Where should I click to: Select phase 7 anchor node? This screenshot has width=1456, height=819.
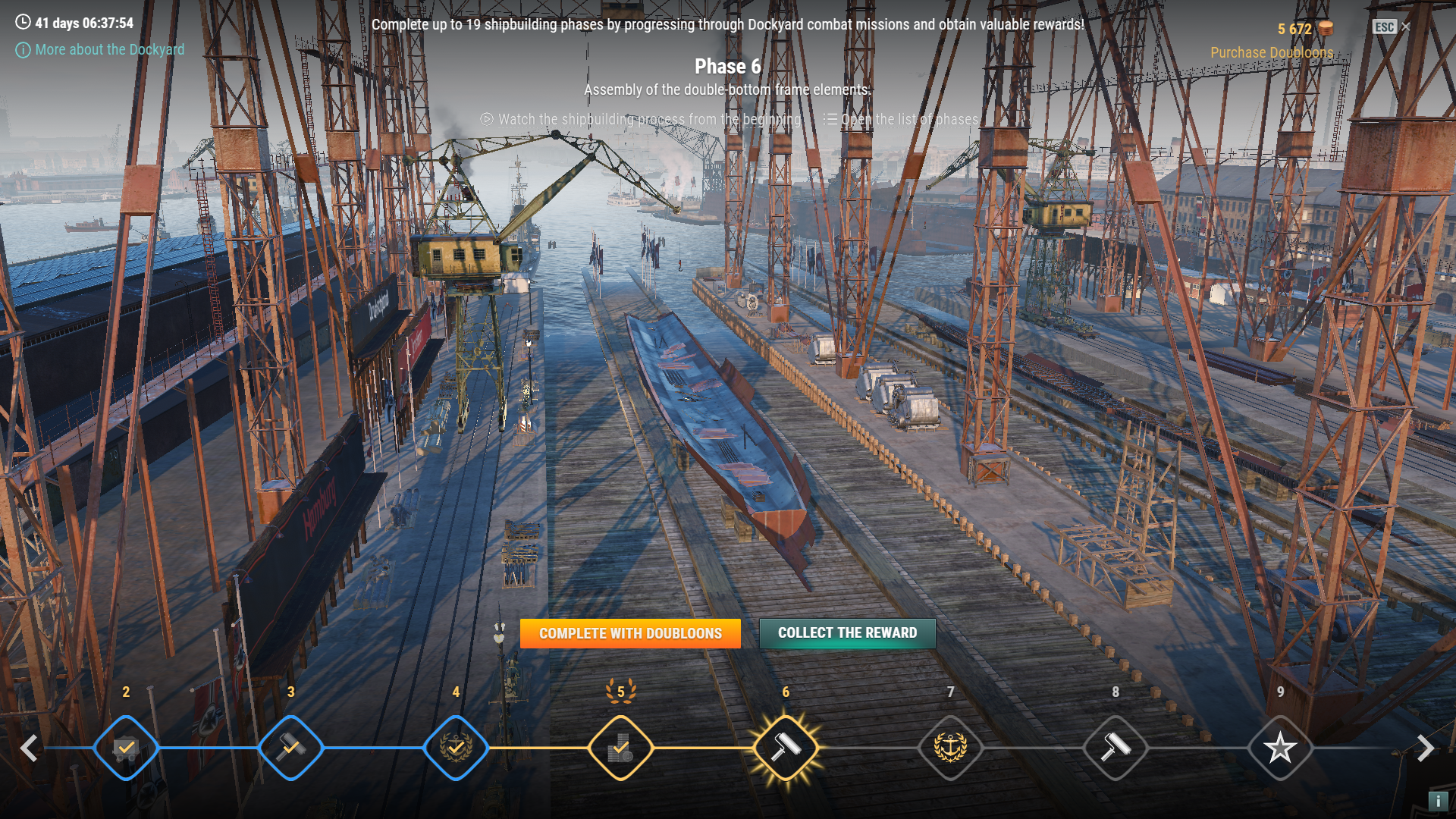950,748
